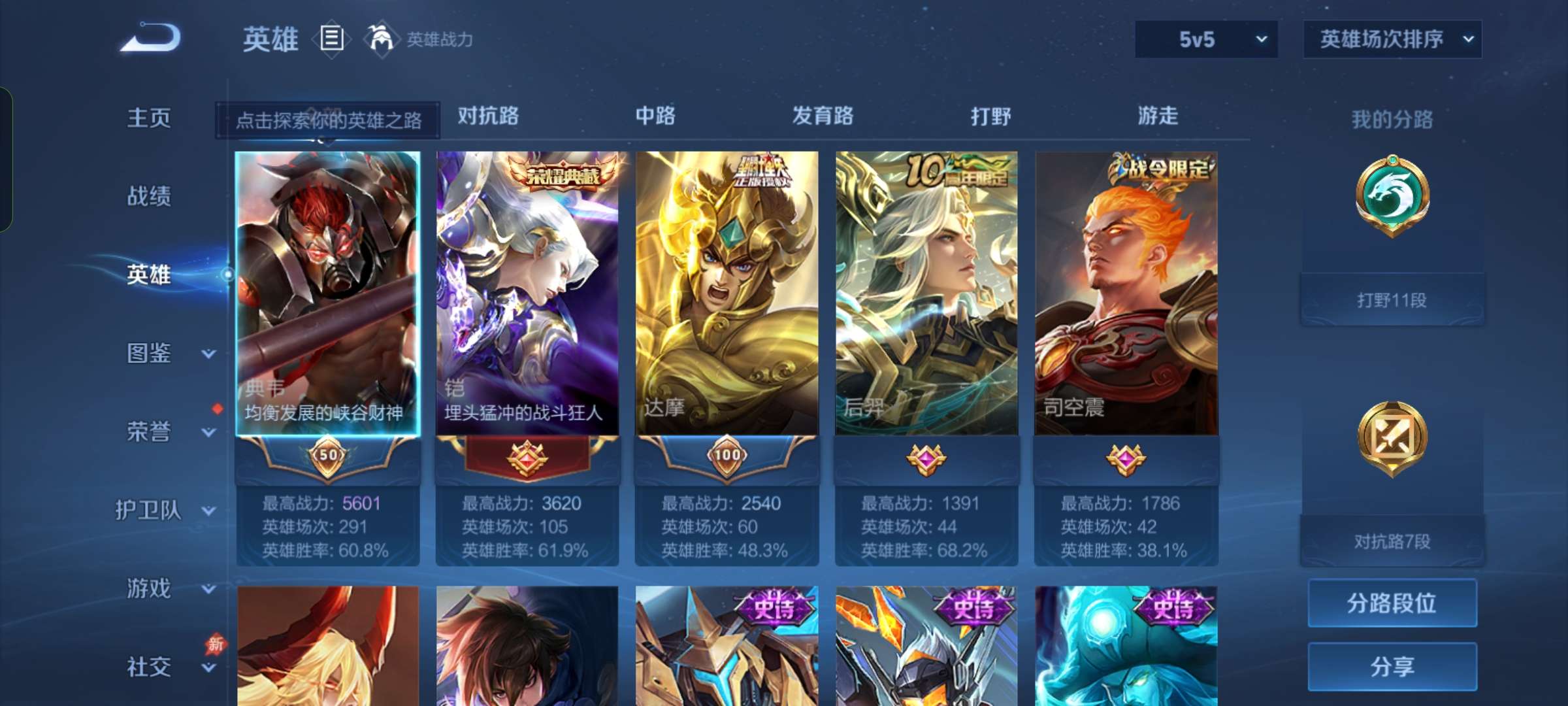Switch to the 打野 hero tab
1568x706 pixels.
[990, 116]
